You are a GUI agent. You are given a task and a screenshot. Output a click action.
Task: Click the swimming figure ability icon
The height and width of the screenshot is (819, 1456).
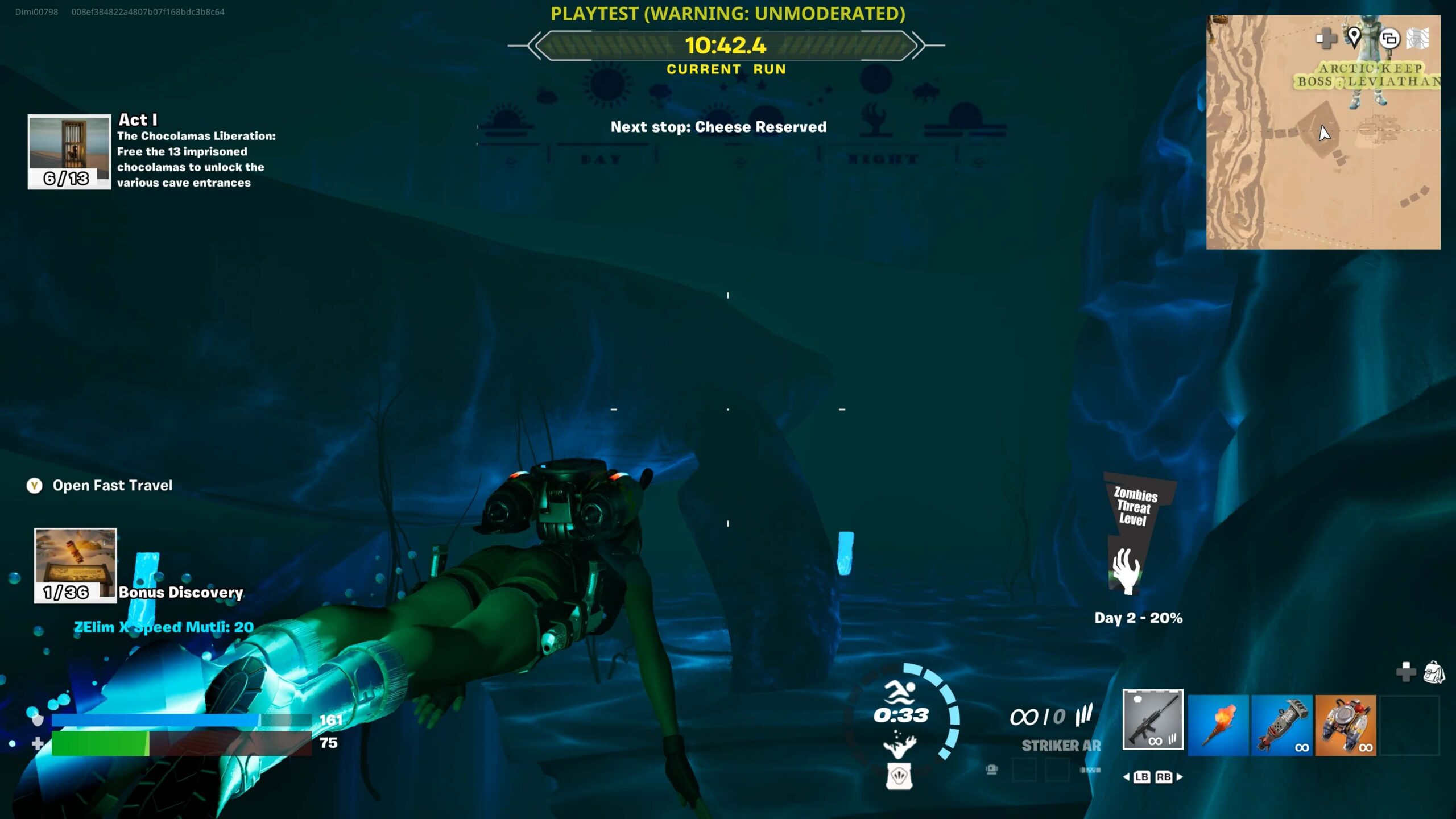tap(900, 692)
